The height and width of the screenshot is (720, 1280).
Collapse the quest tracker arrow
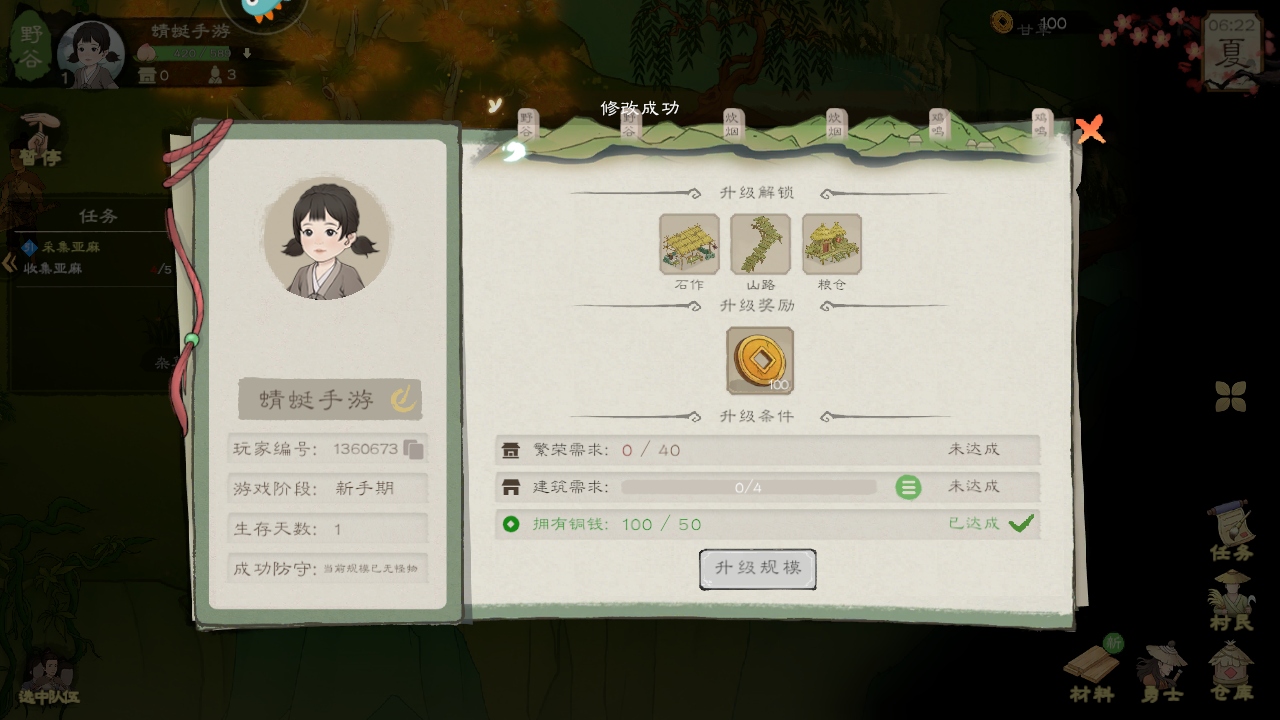tap(9, 263)
